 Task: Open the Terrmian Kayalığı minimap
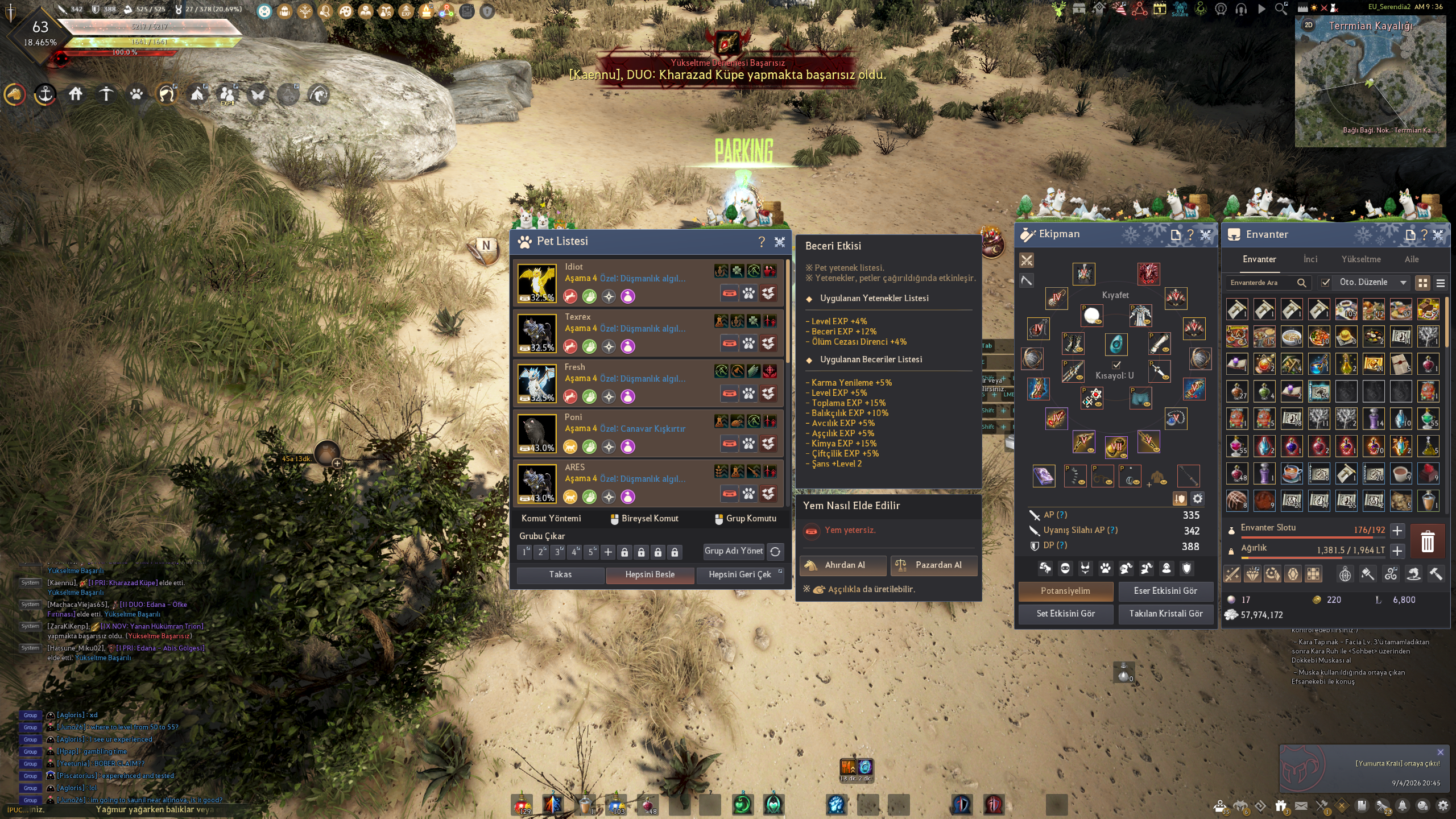click(x=1370, y=81)
